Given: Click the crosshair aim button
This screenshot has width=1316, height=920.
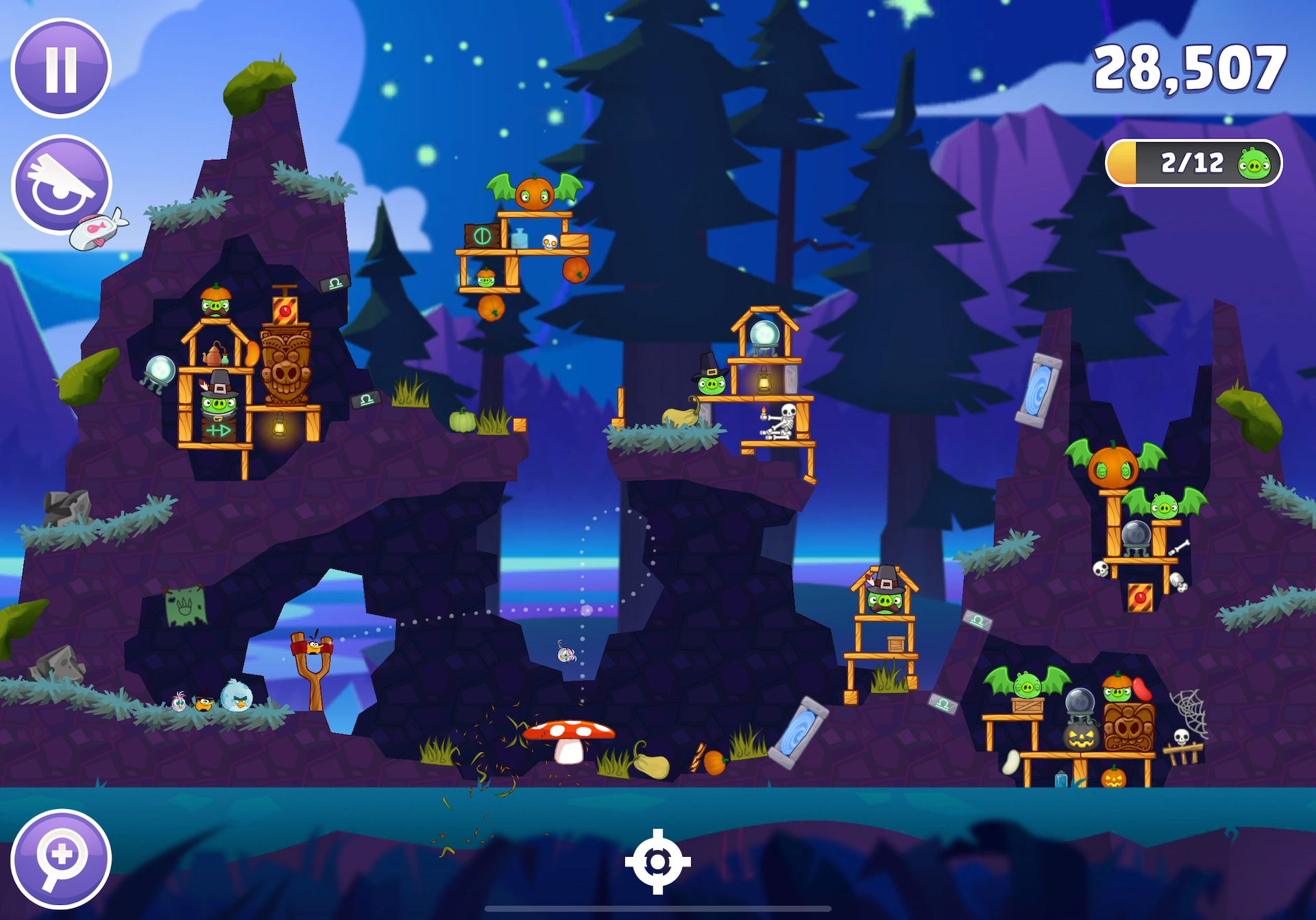Looking at the screenshot, I should [657, 862].
